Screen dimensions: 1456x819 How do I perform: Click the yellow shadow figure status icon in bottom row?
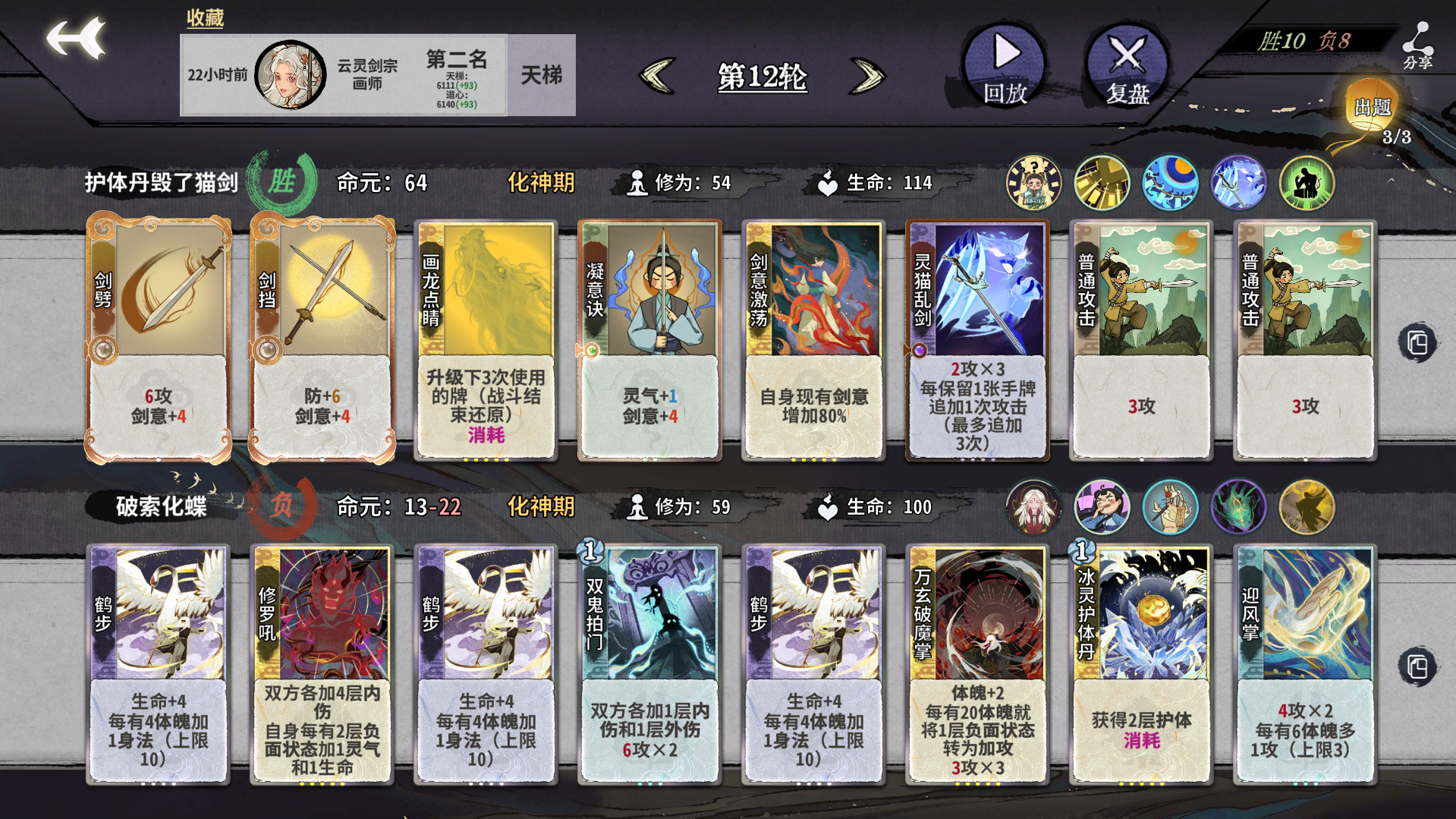(x=1306, y=507)
